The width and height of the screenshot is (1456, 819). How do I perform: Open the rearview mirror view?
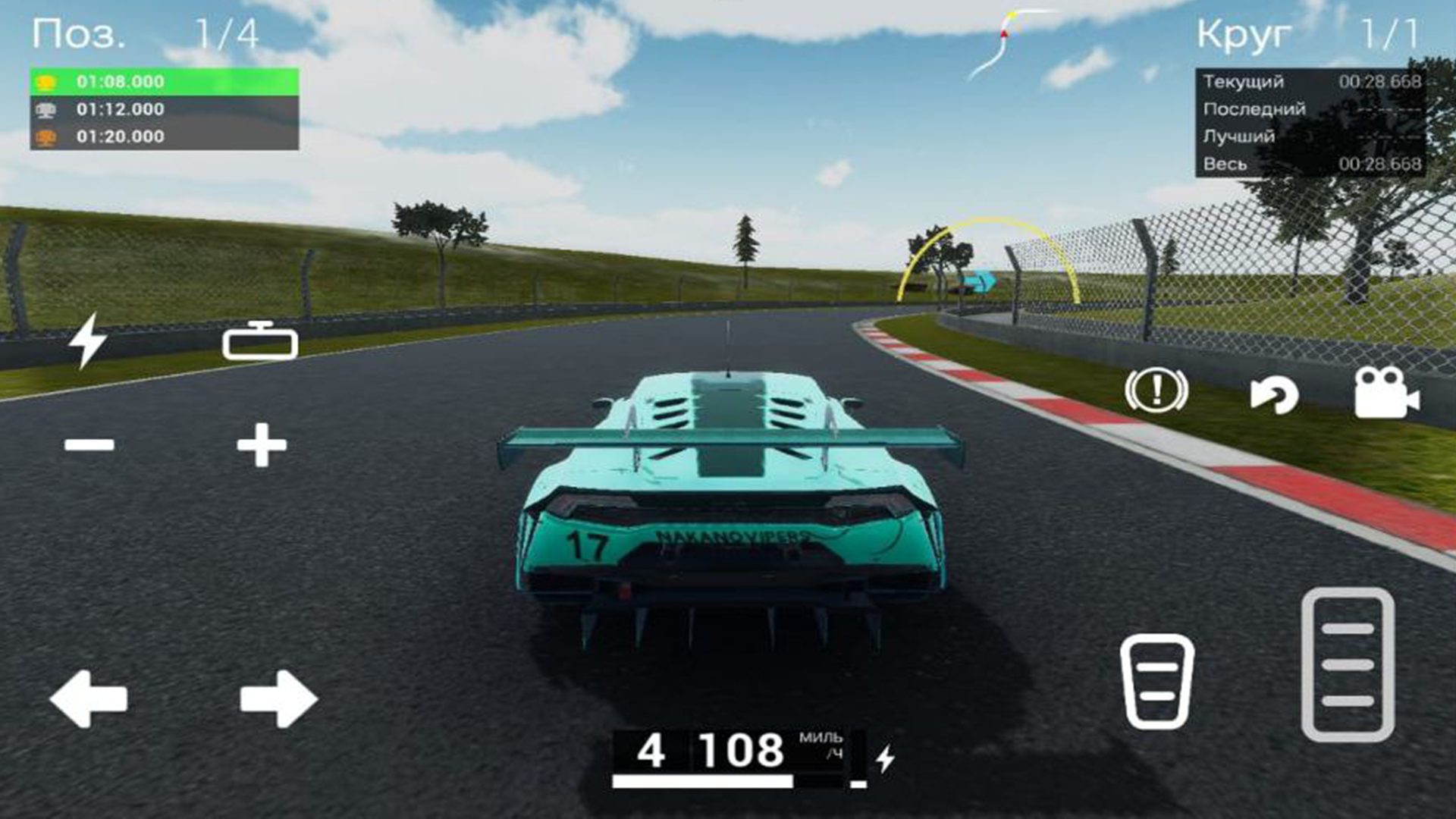(260, 344)
